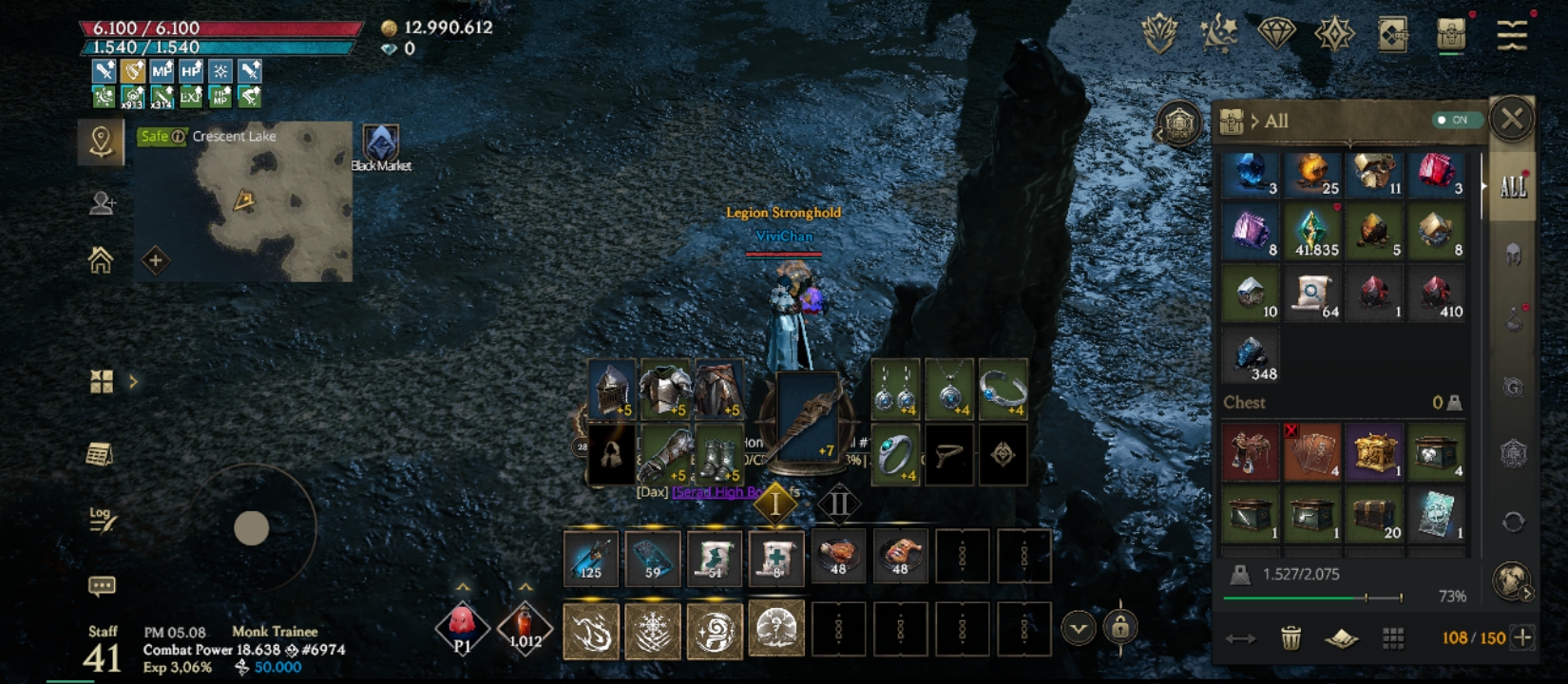Expand inventory slots with the plus button
Screen dimensions: 1568x684
(x=1522, y=637)
